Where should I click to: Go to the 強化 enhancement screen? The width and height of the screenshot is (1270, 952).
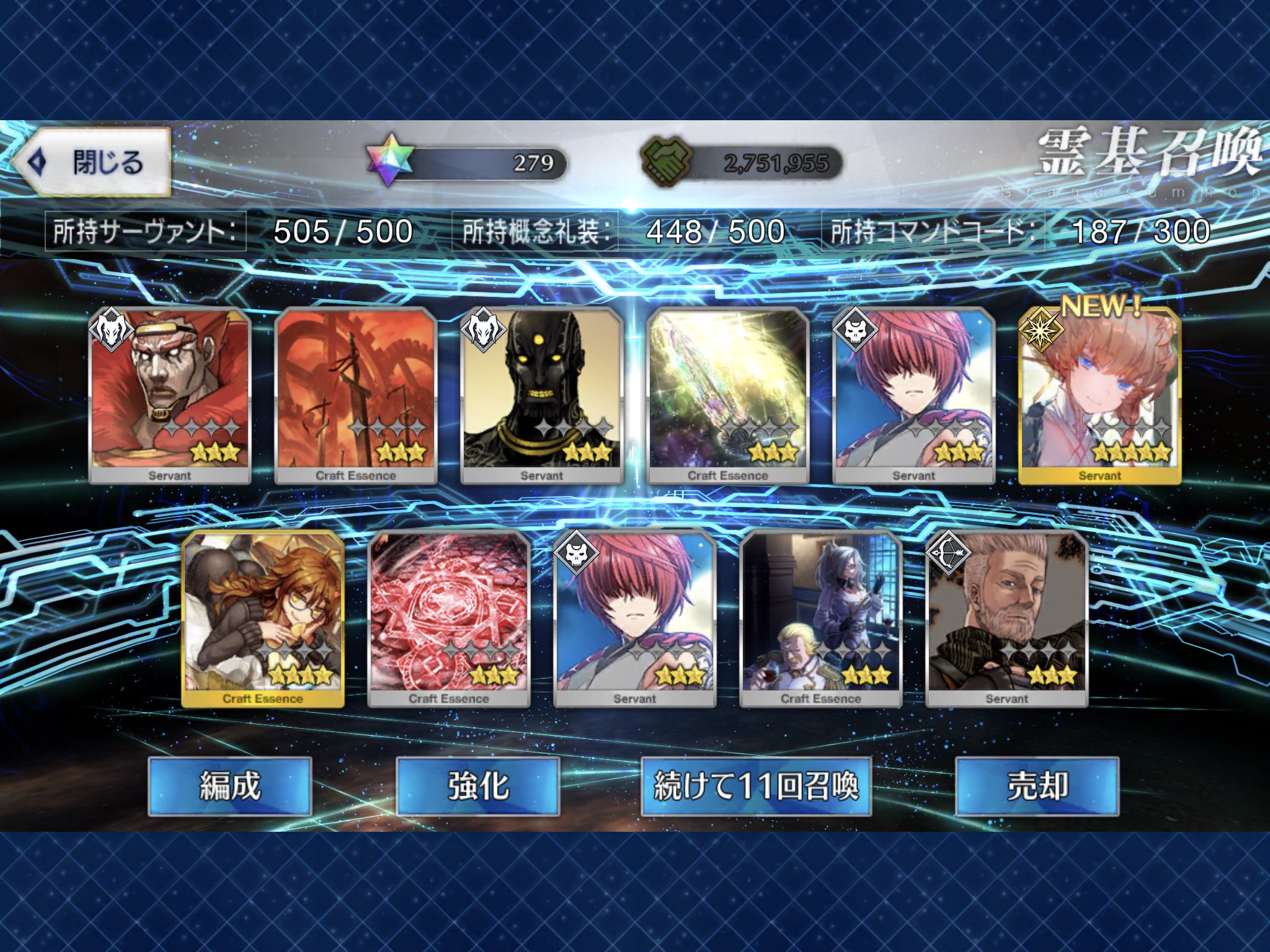pyautogui.click(x=478, y=786)
